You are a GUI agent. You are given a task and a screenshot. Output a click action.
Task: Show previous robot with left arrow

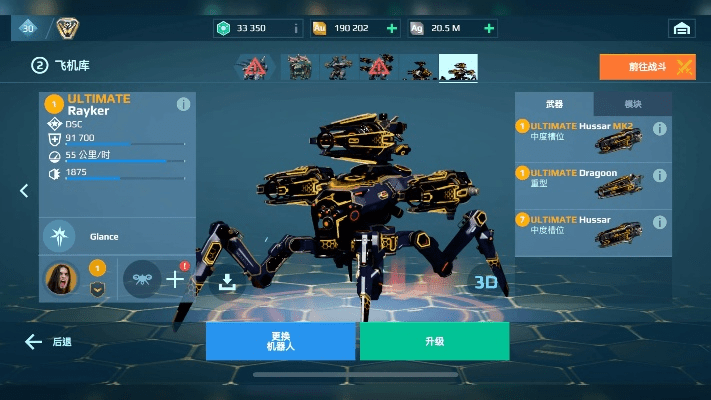pyautogui.click(x=24, y=191)
